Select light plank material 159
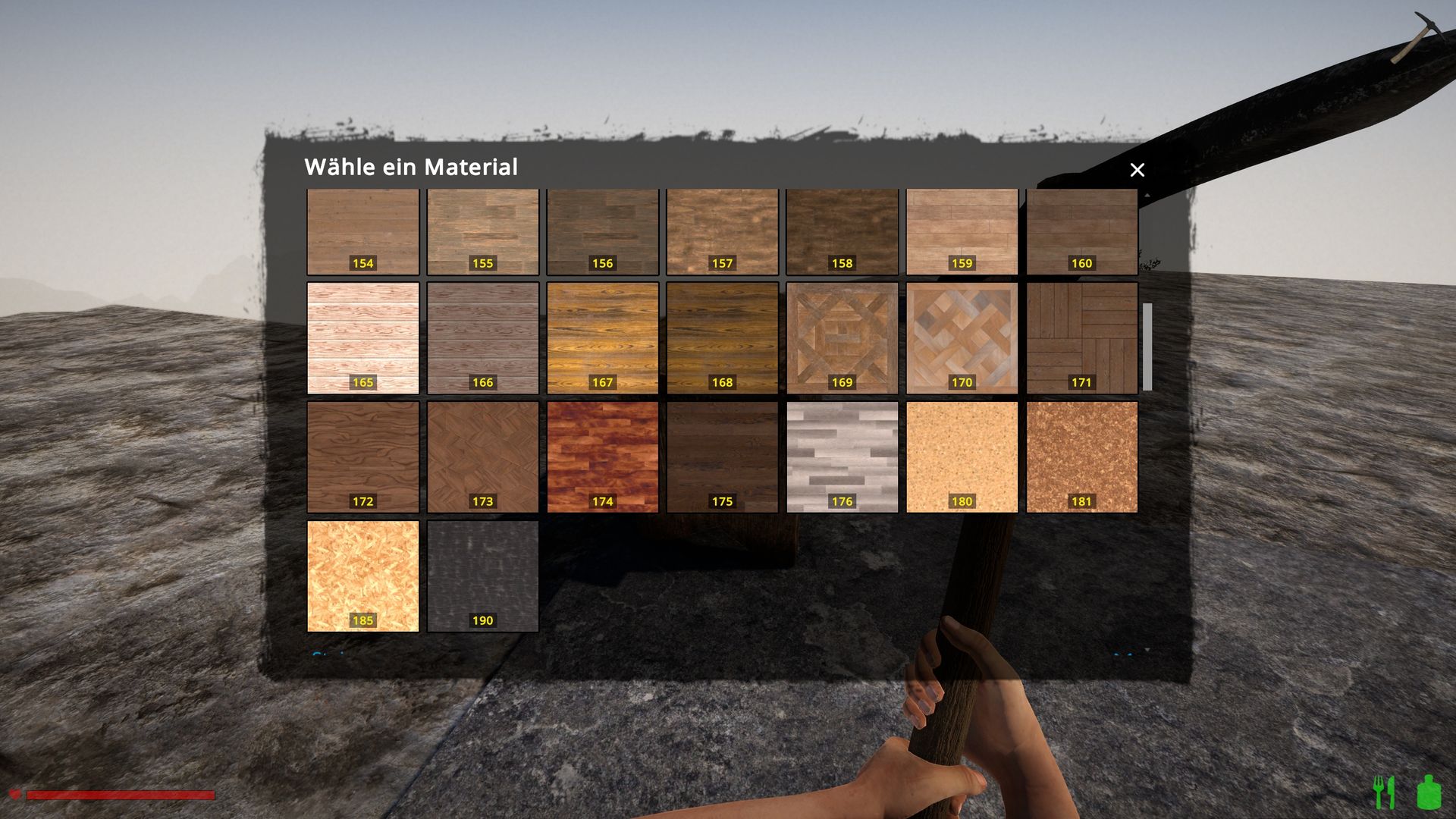The height and width of the screenshot is (819, 1456). click(962, 231)
